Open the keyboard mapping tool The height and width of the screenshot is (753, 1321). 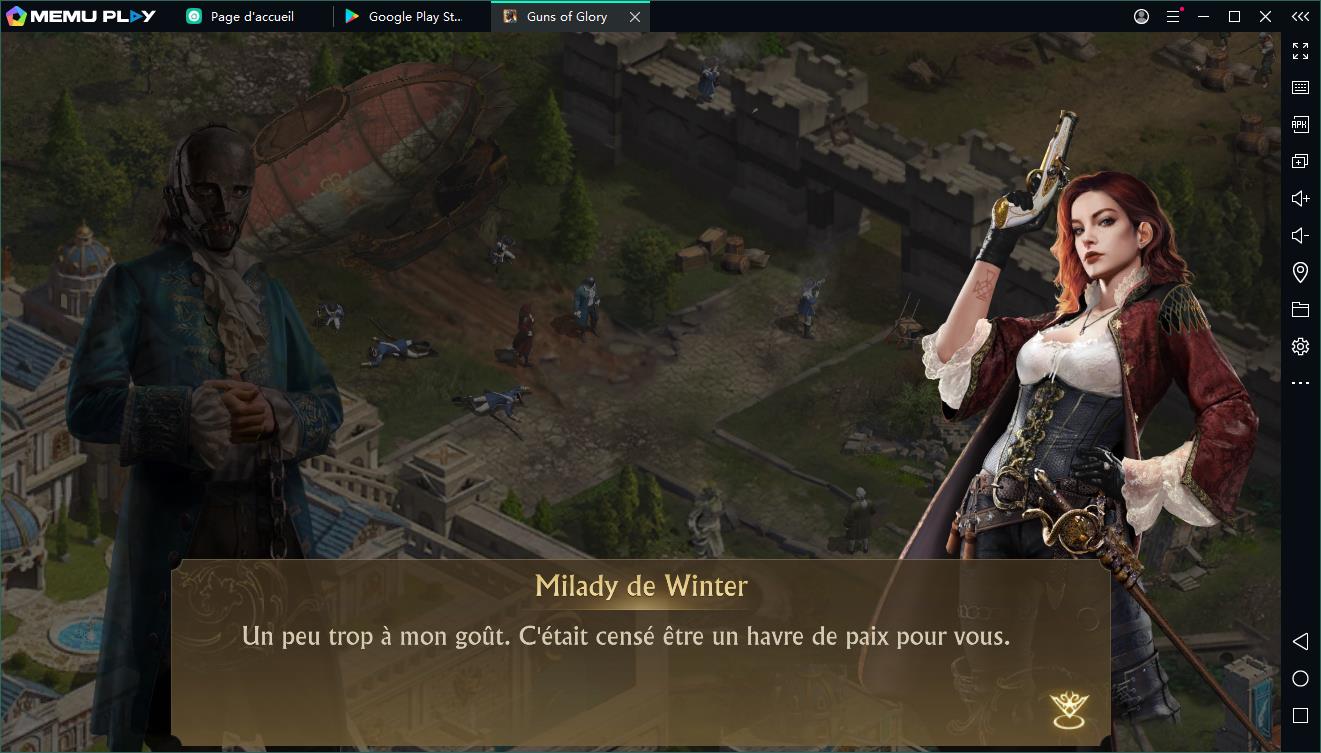pos(1300,88)
